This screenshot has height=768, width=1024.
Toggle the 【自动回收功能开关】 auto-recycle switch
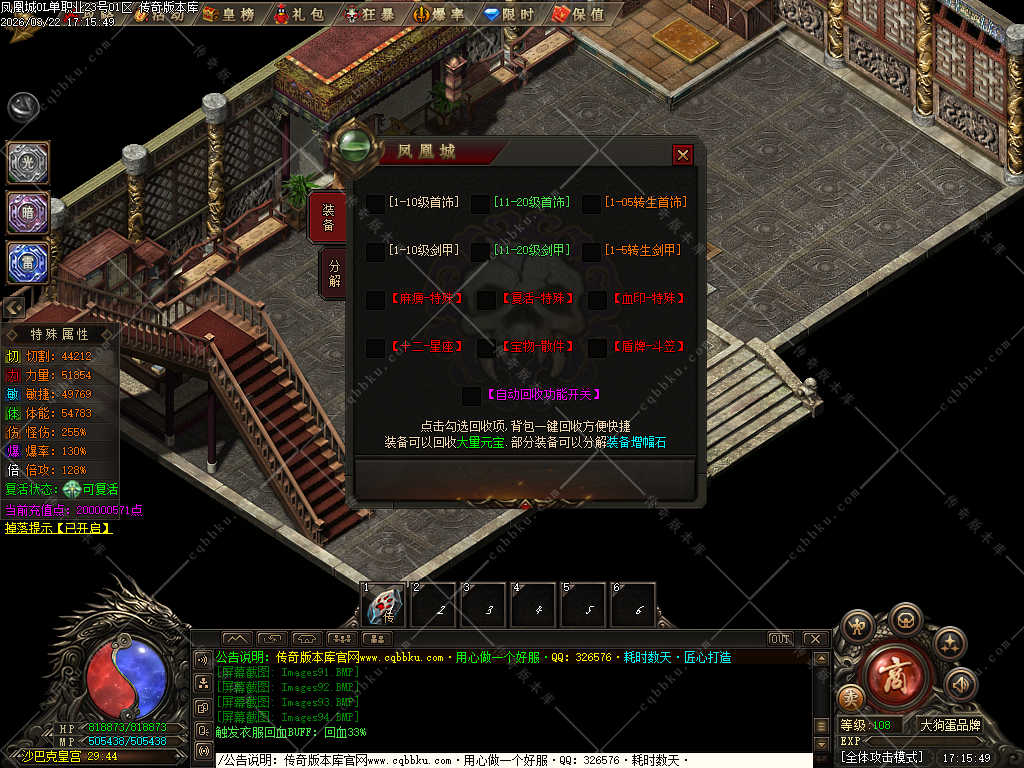[x=472, y=395]
